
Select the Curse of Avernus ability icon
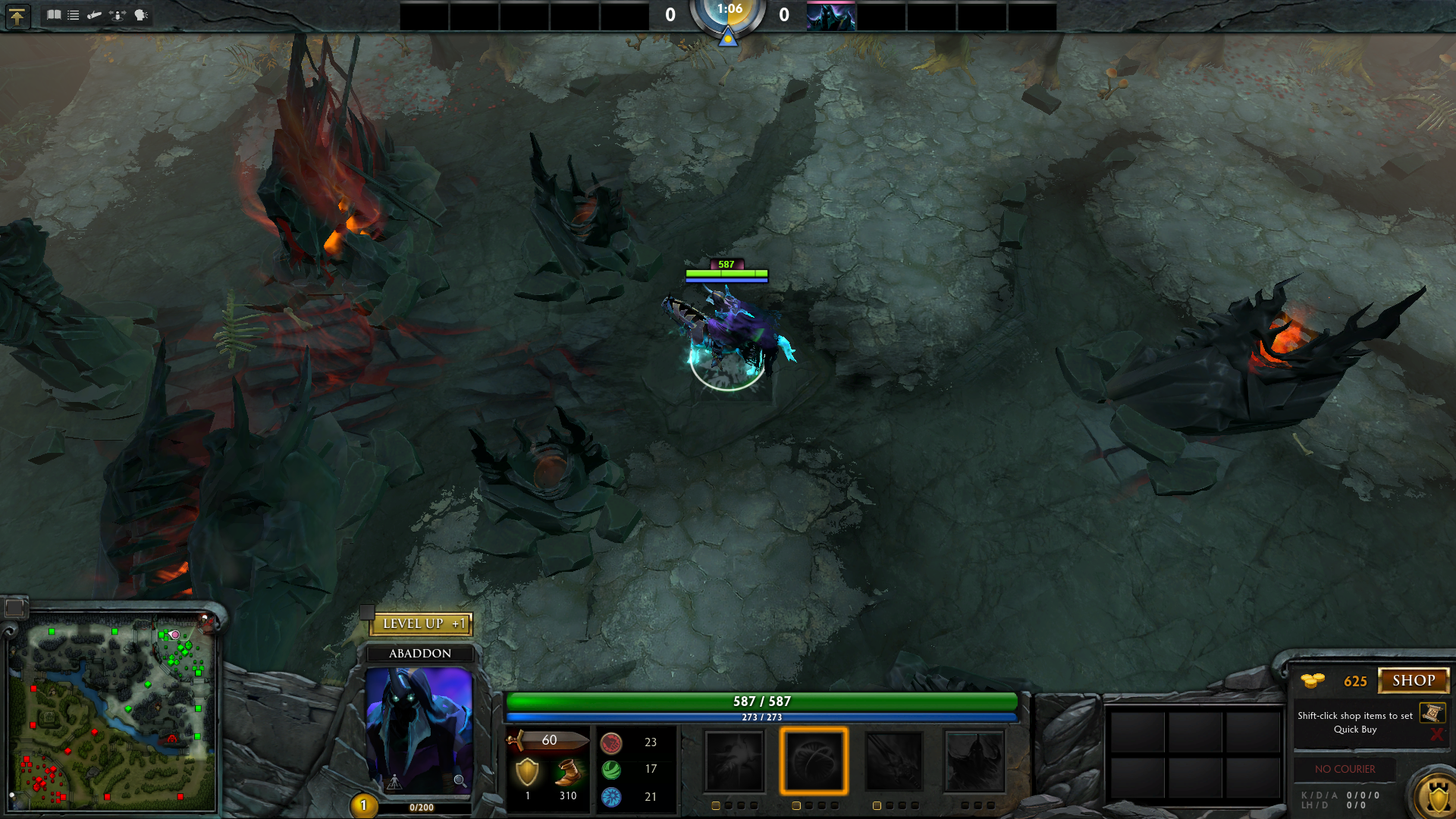(894, 761)
